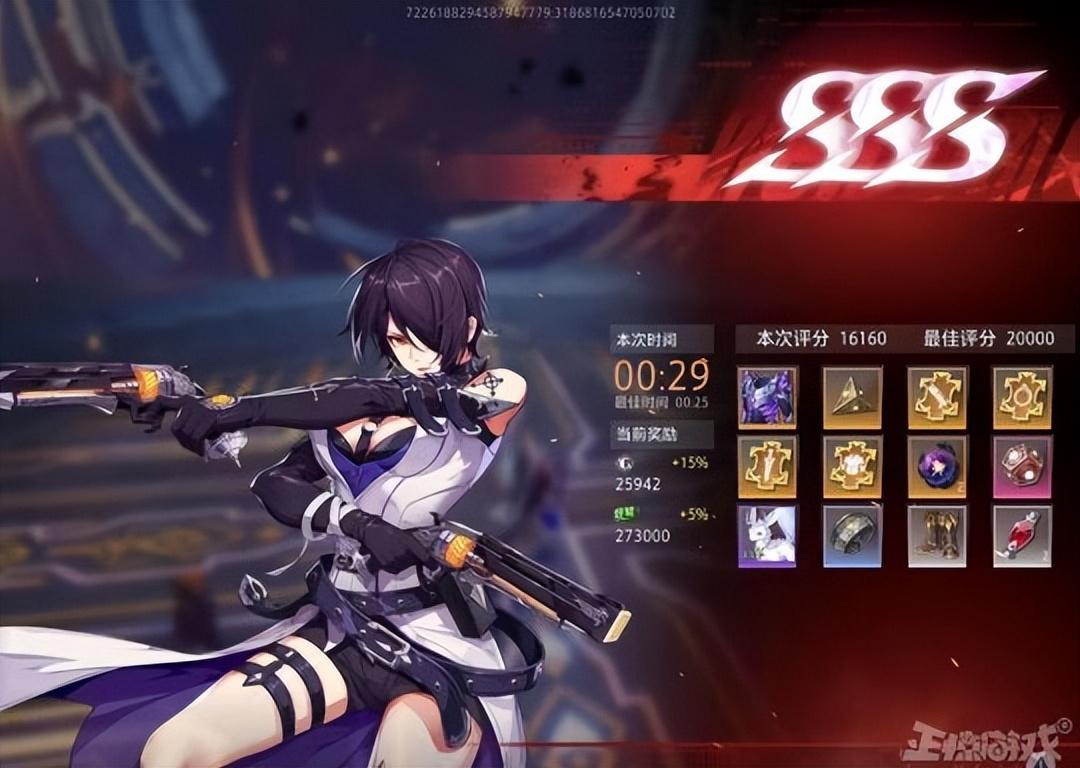Select the dark purple orb reward
Viewport: 1080px width, 768px height.
[x=937, y=466]
